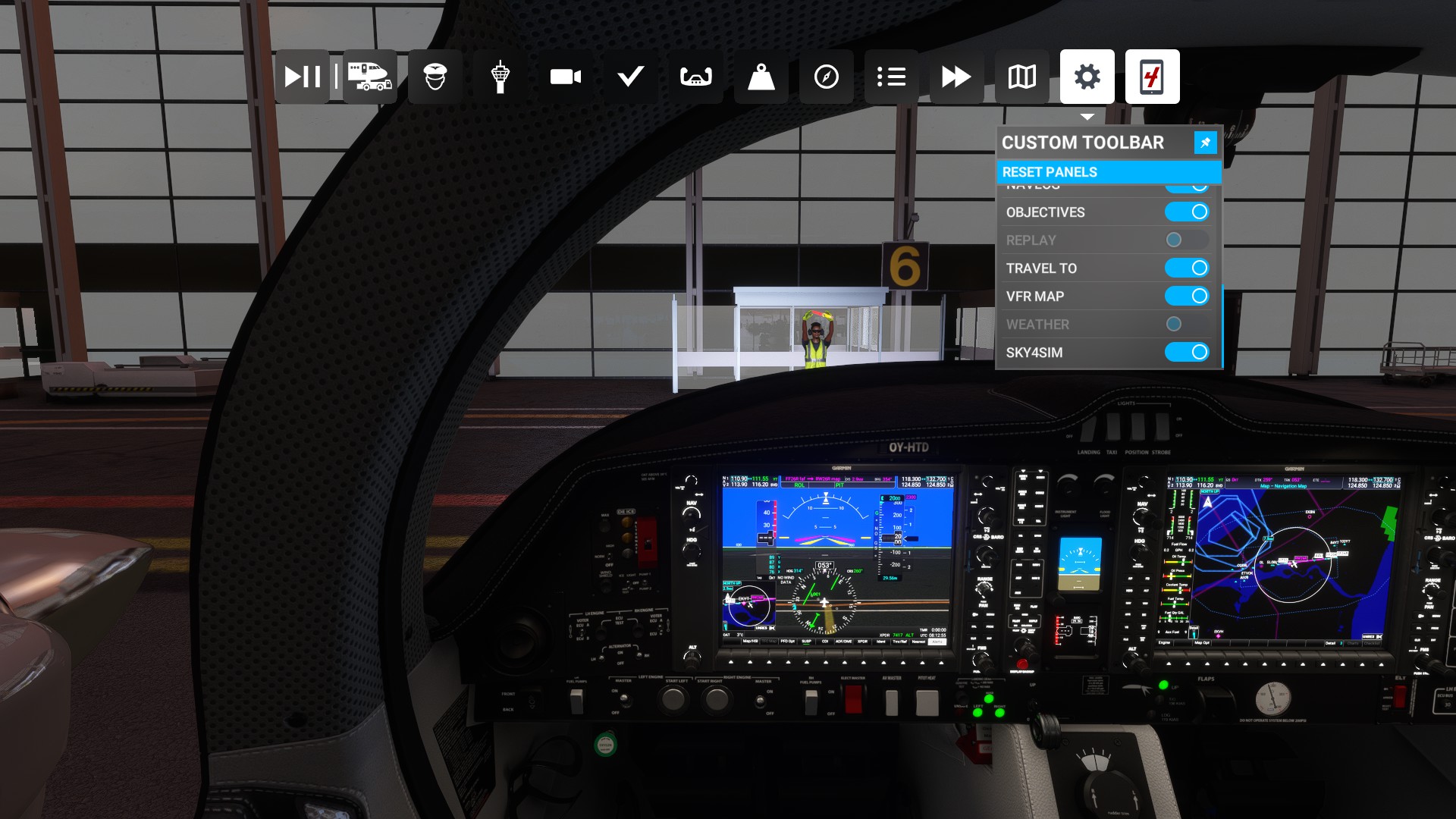Select the Pilot avatar toolbar item
1456x819 pixels.
435,76
